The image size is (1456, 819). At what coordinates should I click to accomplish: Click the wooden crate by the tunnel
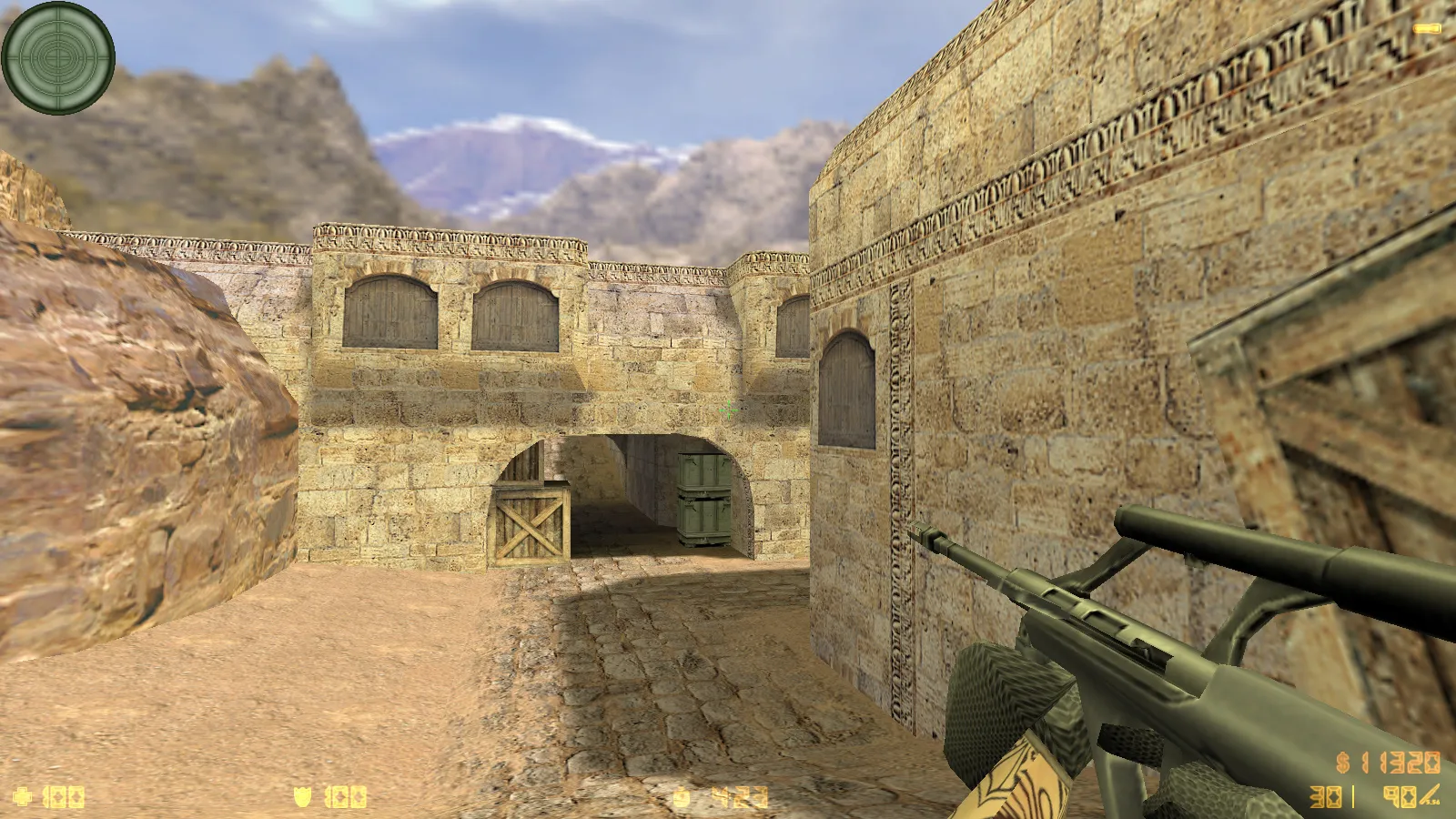point(528,528)
